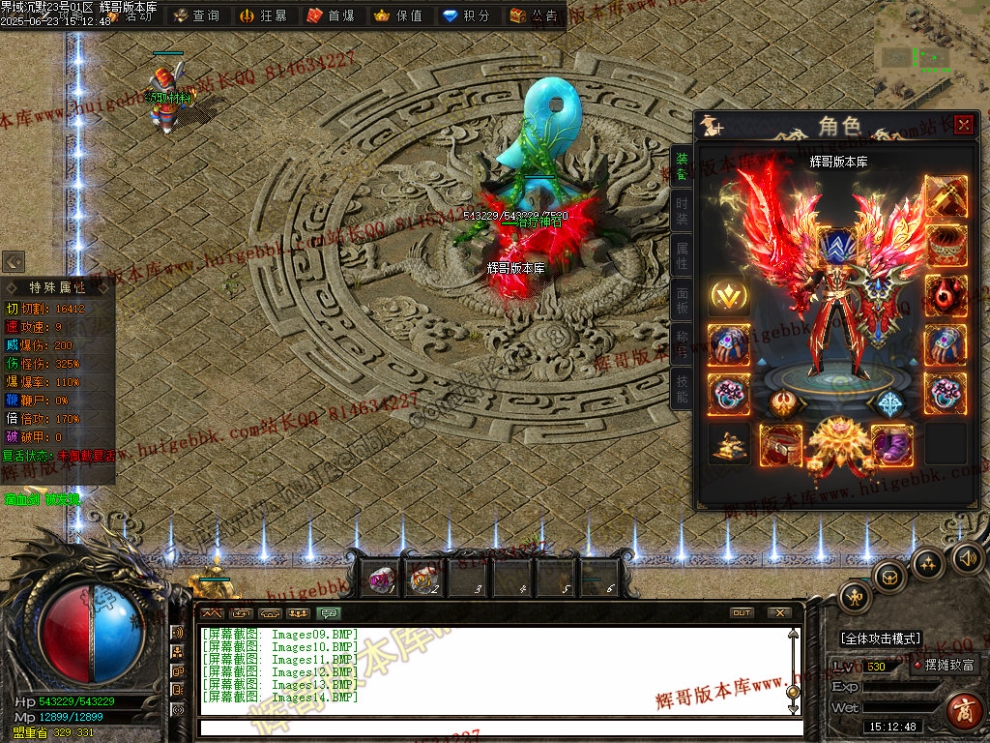Switch to the 面板 (Panel) tab
This screenshot has width=990, height=743.
pos(682,301)
